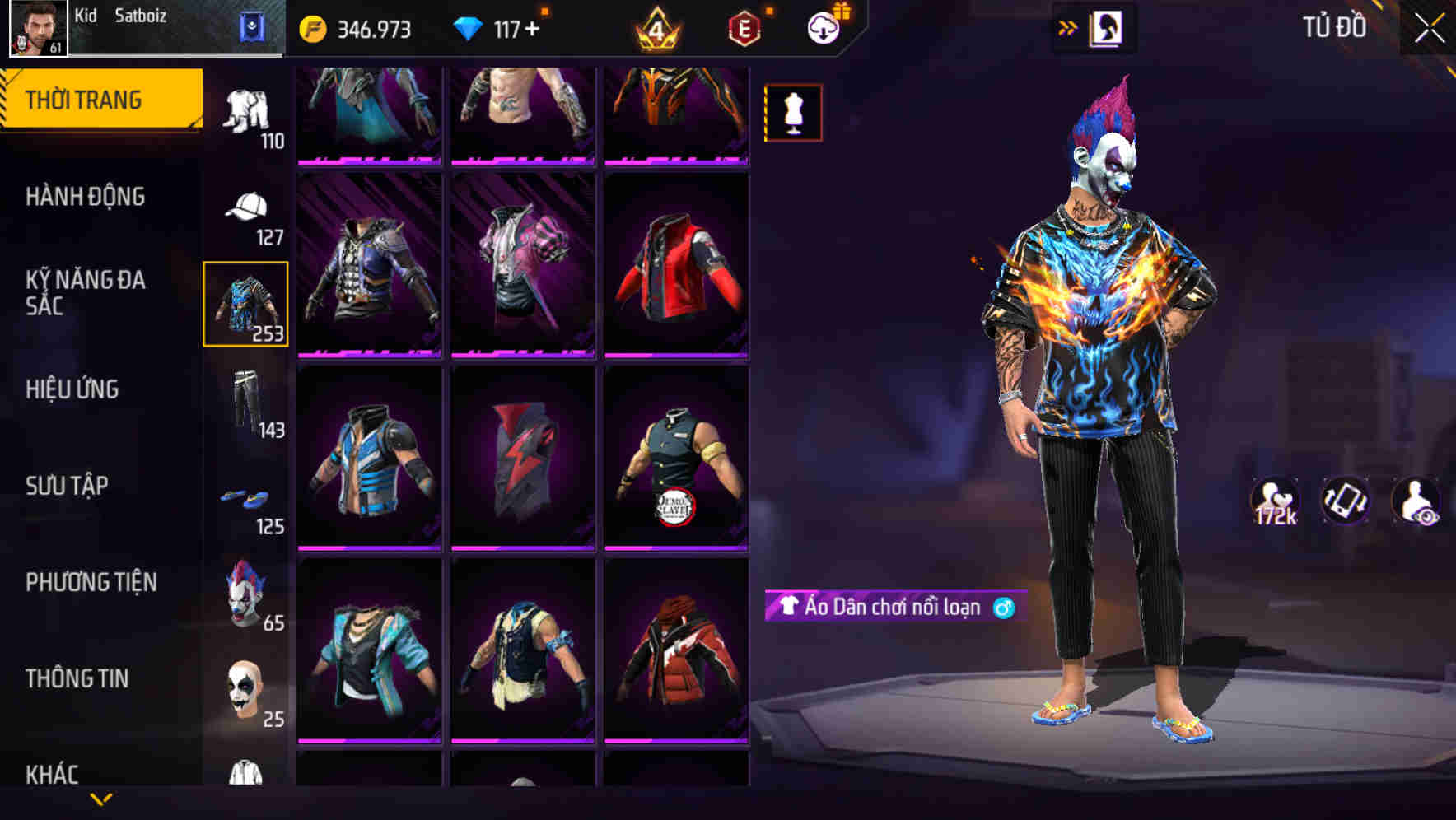Collapse the panel using the double arrows
This screenshot has height=820, width=1456.
click(x=1068, y=26)
